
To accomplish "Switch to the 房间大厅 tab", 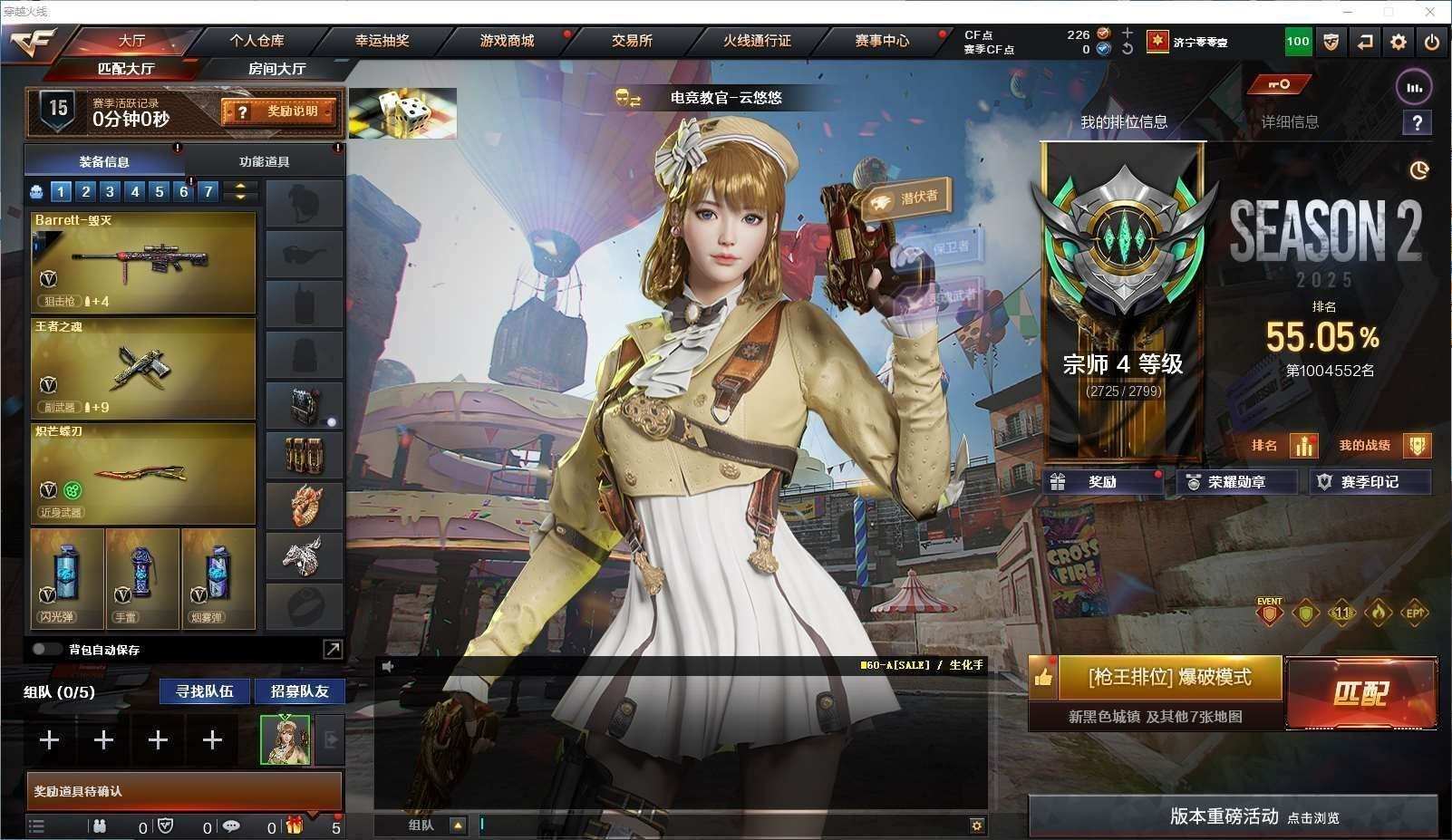I will coord(276,69).
